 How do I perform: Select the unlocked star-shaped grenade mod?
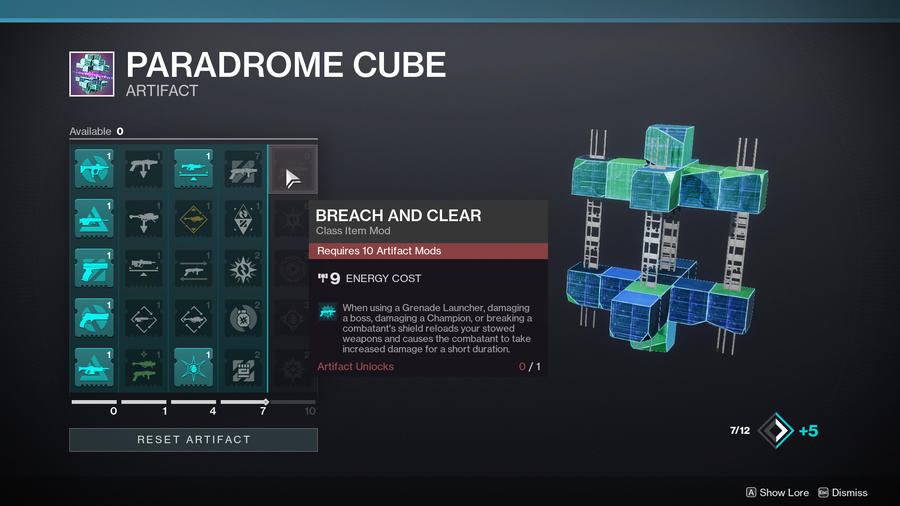194,366
